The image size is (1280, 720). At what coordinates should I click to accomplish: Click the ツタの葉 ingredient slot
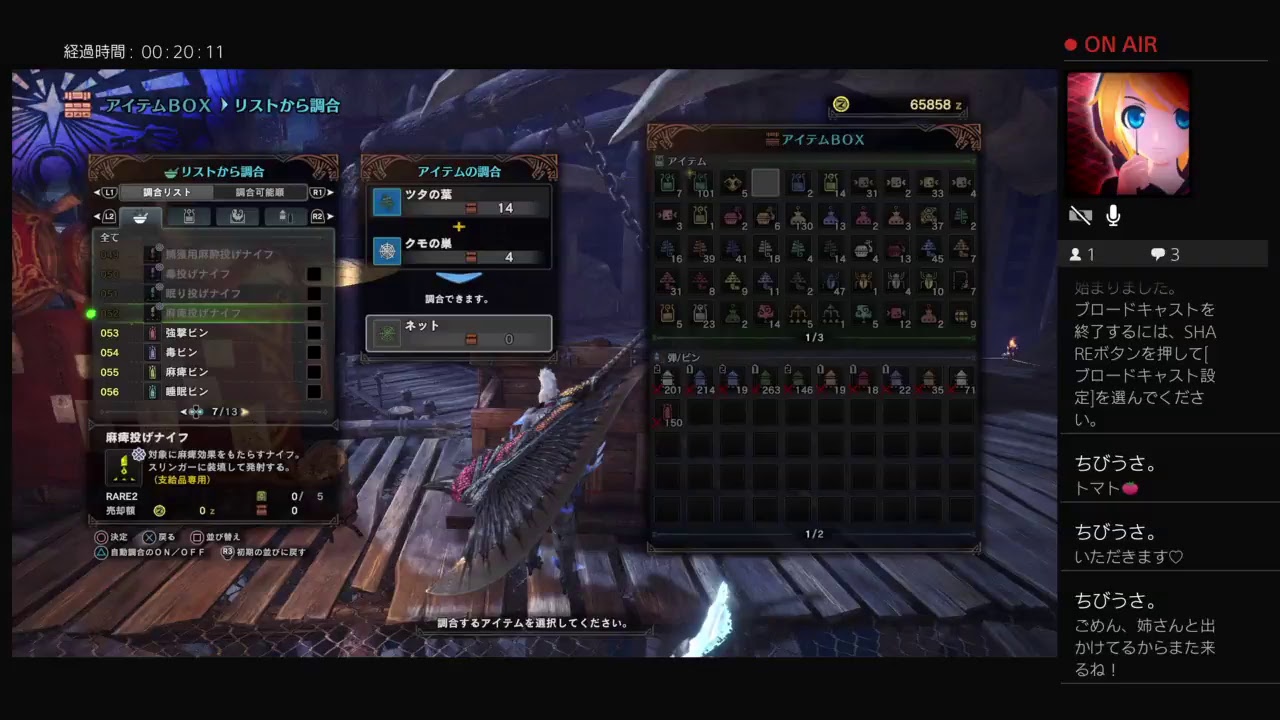[459, 203]
